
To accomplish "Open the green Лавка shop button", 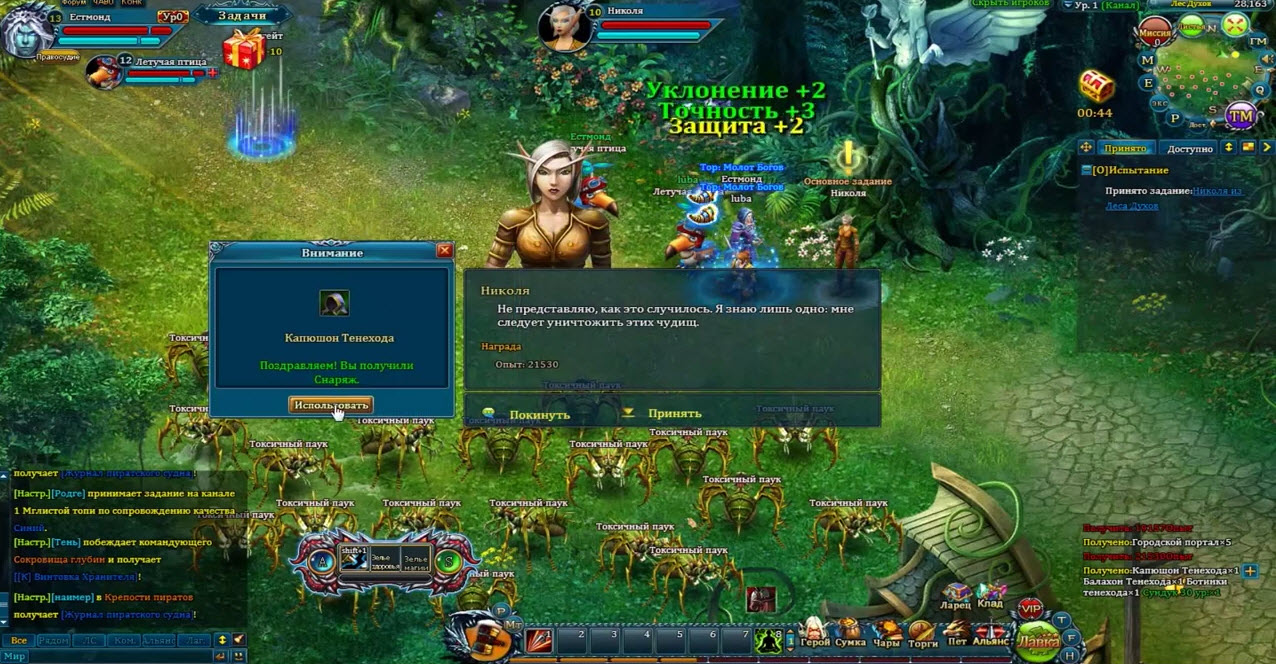I will [1038, 640].
